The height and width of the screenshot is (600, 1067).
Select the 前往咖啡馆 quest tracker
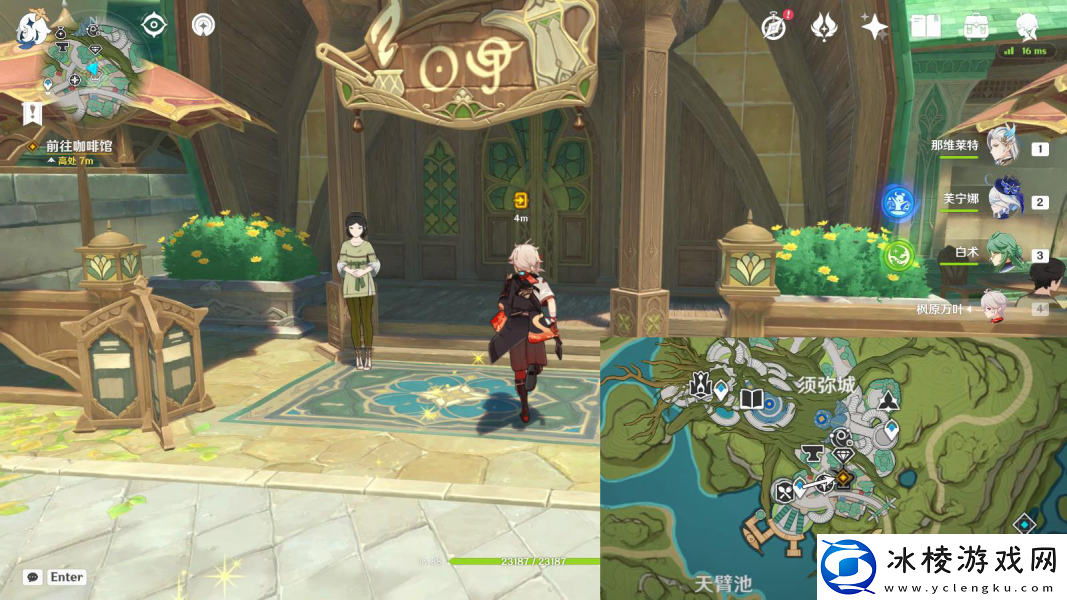coord(78,146)
